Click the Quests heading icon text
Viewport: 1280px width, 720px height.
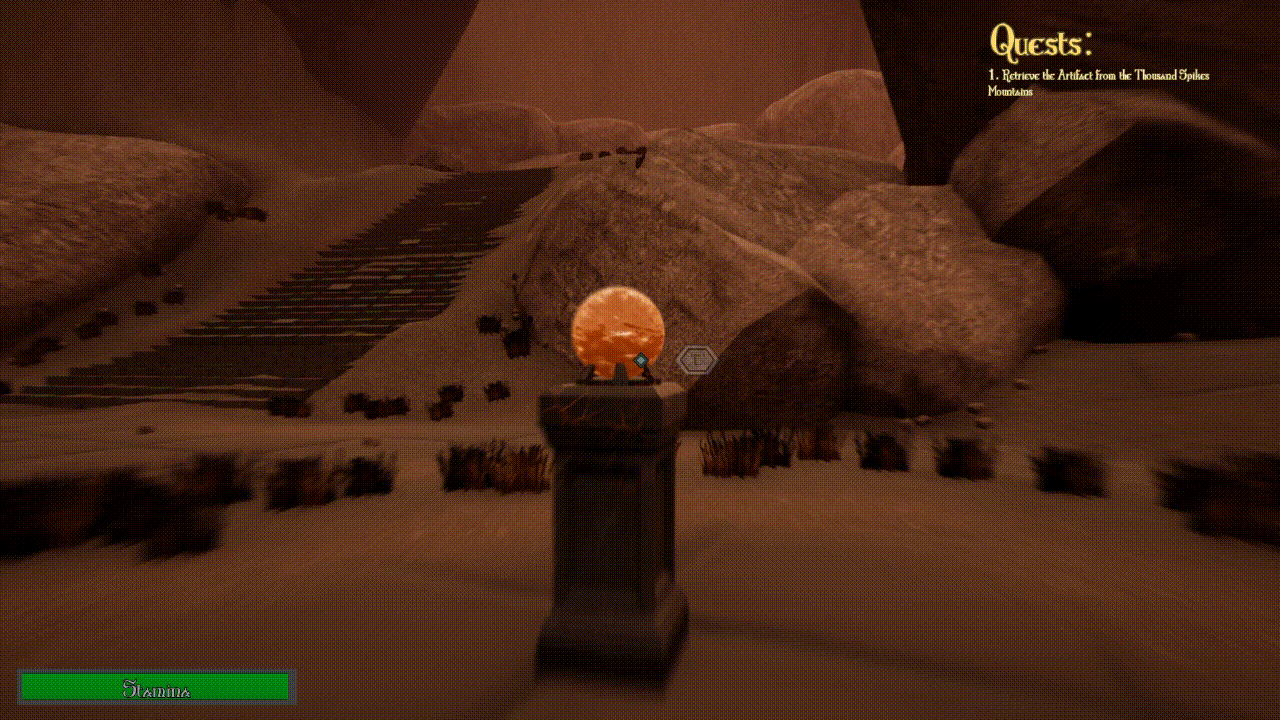tap(1041, 42)
